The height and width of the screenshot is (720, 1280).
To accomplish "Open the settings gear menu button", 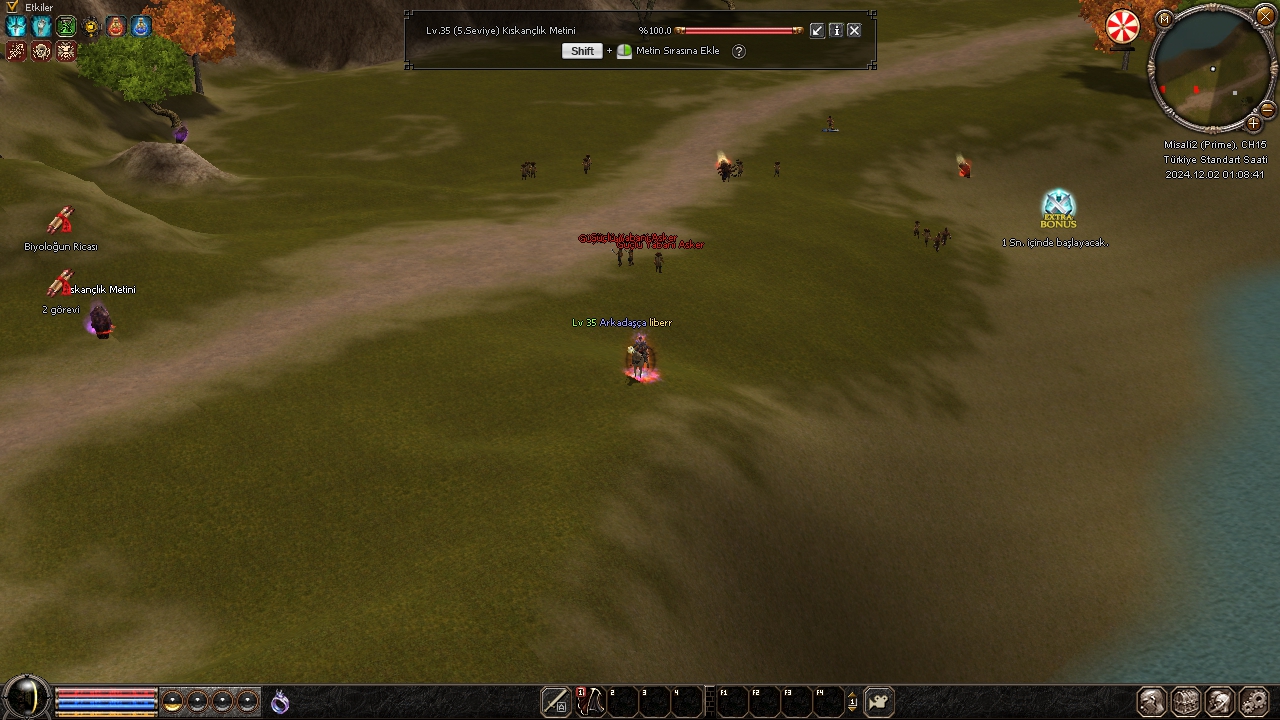I will tap(1253, 702).
